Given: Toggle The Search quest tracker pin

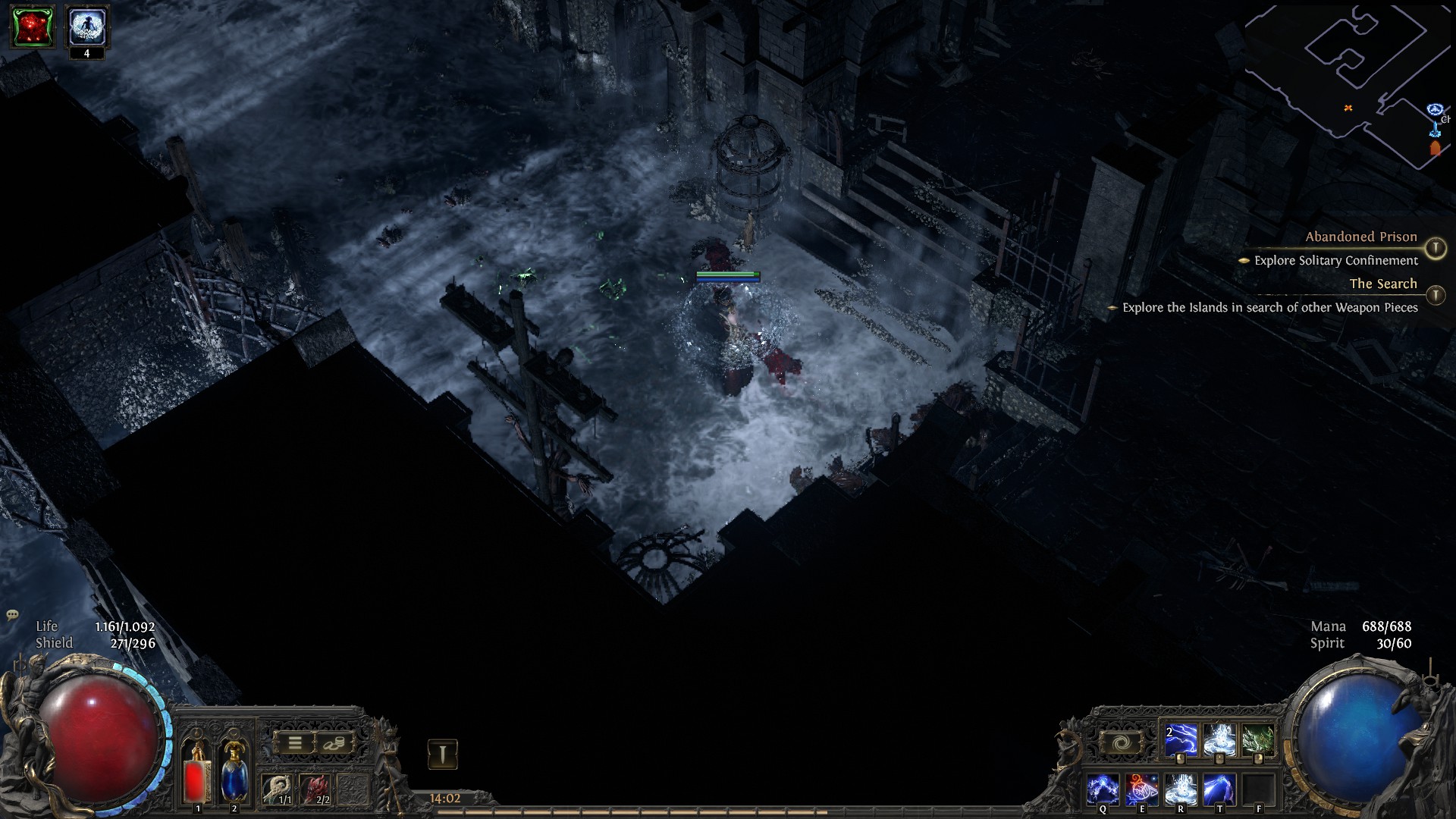Looking at the screenshot, I should pyautogui.click(x=1435, y=294).
